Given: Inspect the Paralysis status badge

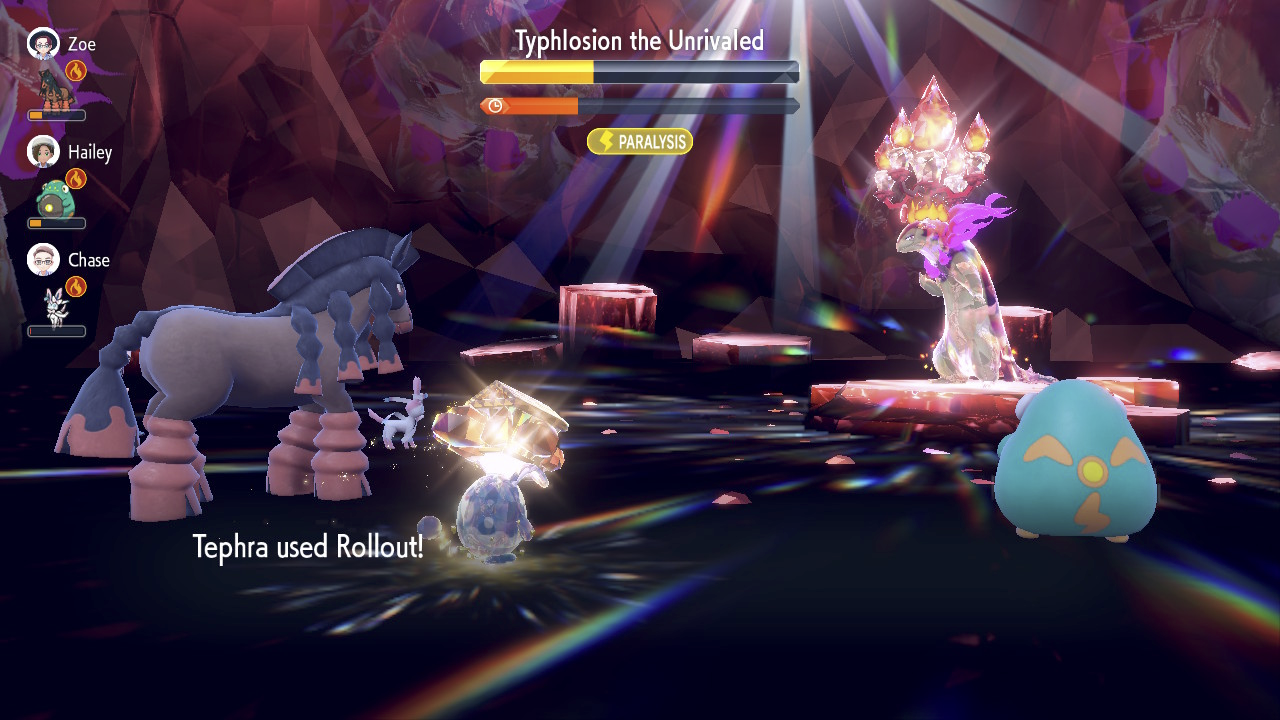Looking at the screenshot, I should [640, 142].
